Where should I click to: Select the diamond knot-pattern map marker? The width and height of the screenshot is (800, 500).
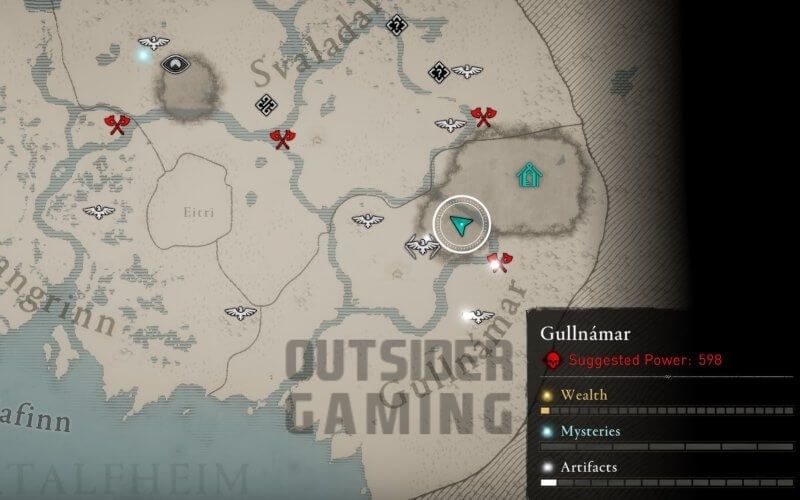tap(266, 103)
